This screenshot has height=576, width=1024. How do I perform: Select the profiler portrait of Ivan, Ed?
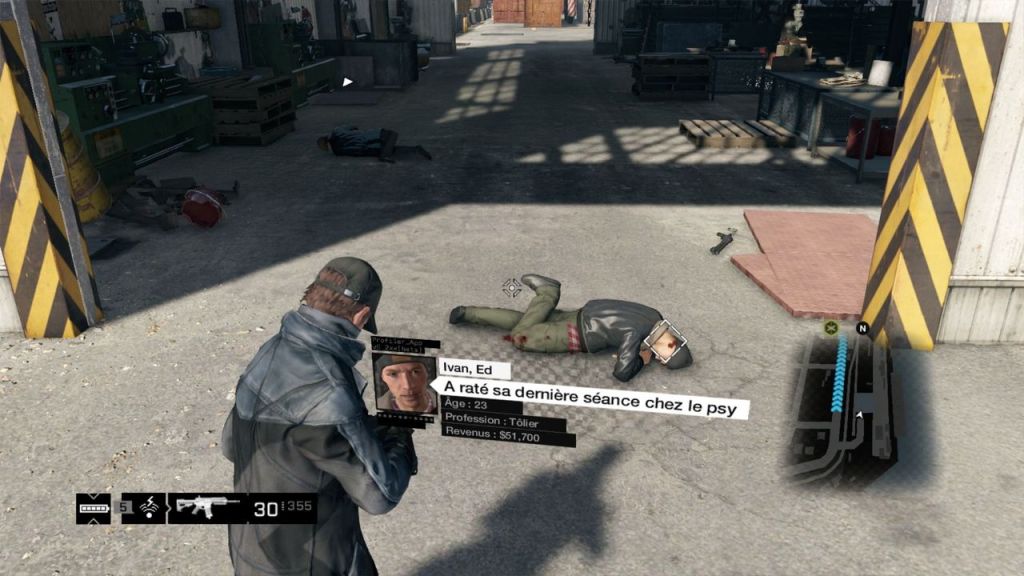point(403,383)
